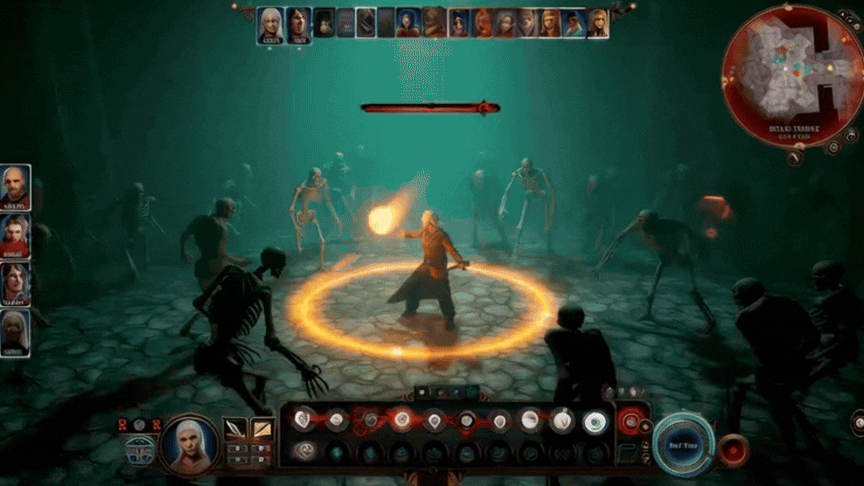Click the End Turn button
The height and width of the screenshot is (486, 864).
point(685,445)
